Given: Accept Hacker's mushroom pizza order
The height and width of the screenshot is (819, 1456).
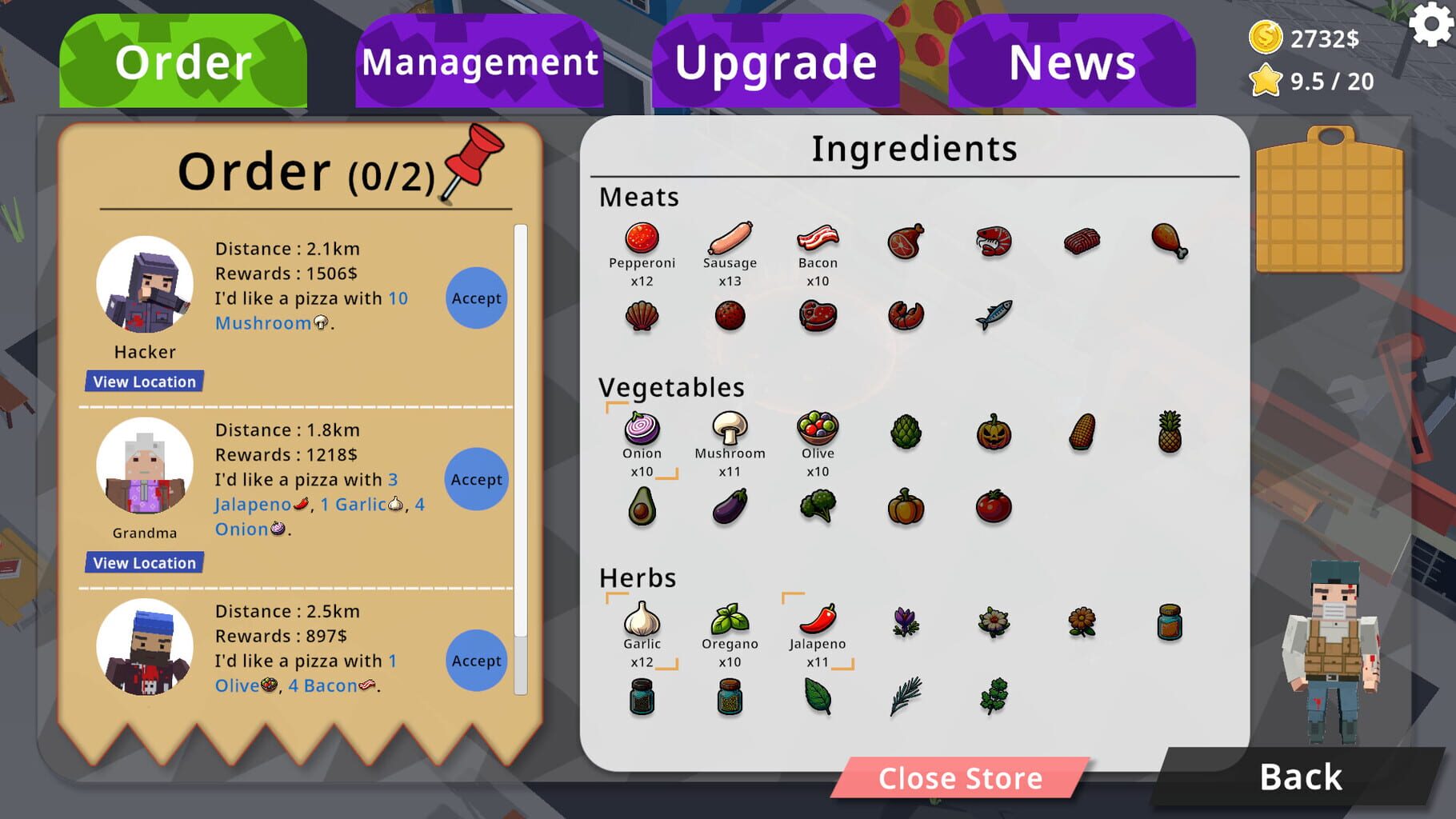Looking at the screenshot, I should click(x=476, y=298).
